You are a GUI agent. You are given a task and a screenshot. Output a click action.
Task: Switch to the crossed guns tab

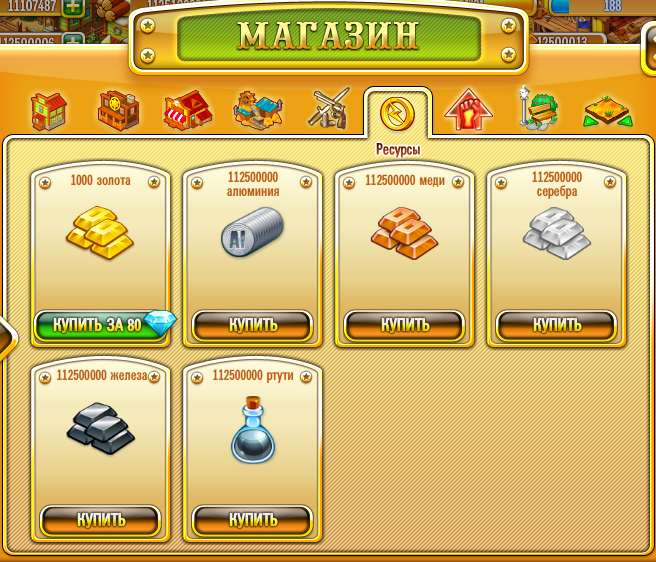[x=327, y=109]
